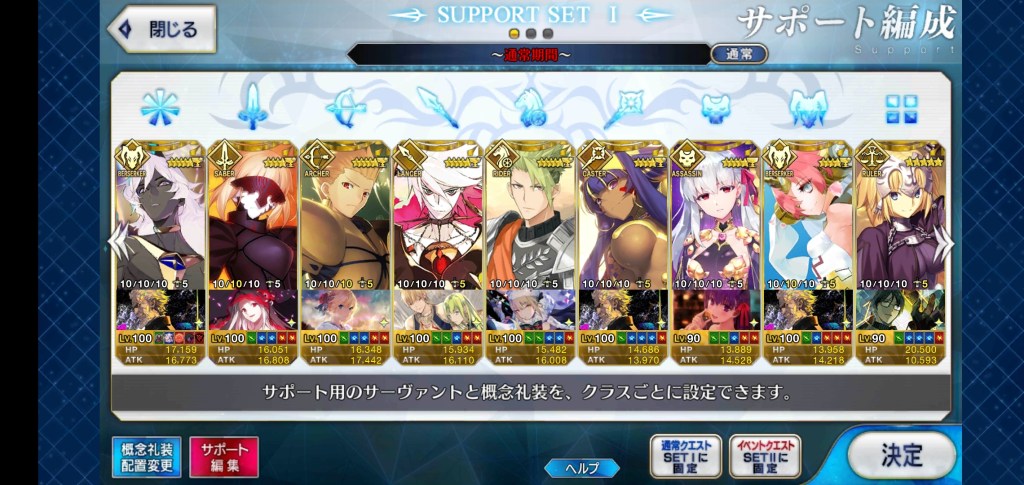
Task: Choose the Assassin support servant card
Action: coord(714,230)
